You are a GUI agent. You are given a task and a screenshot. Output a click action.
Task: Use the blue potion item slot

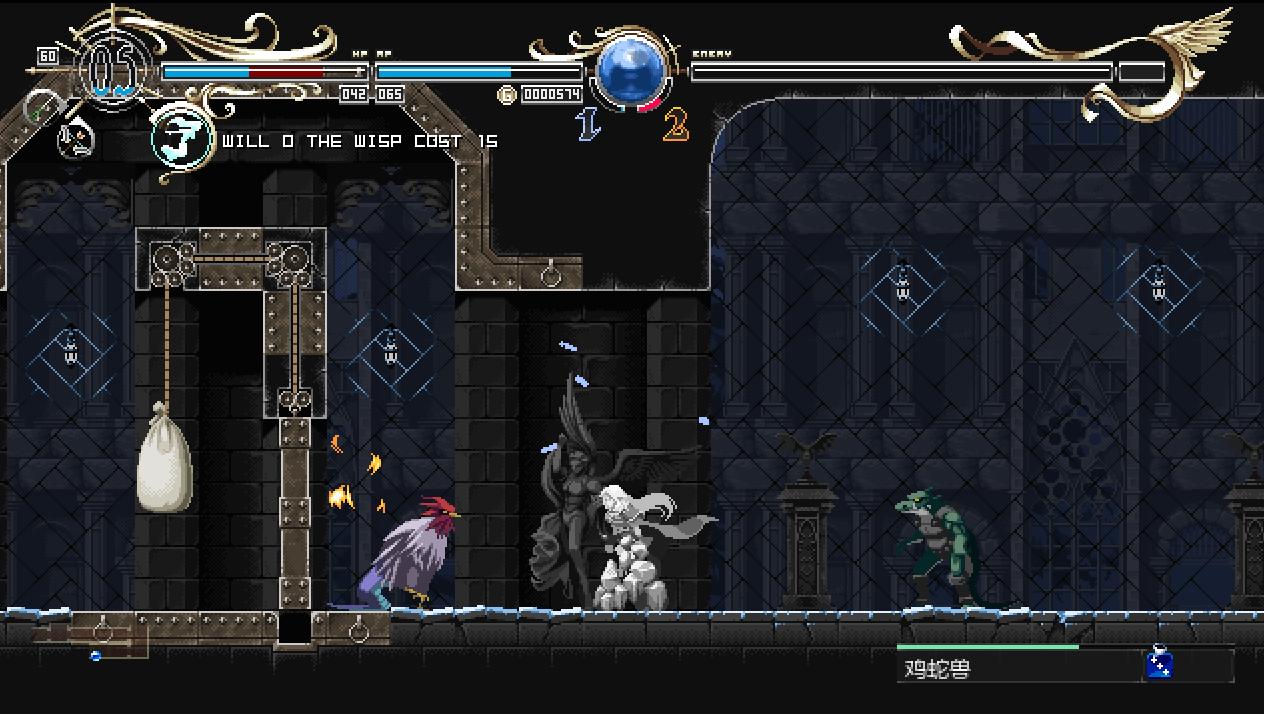[1159, 663]
